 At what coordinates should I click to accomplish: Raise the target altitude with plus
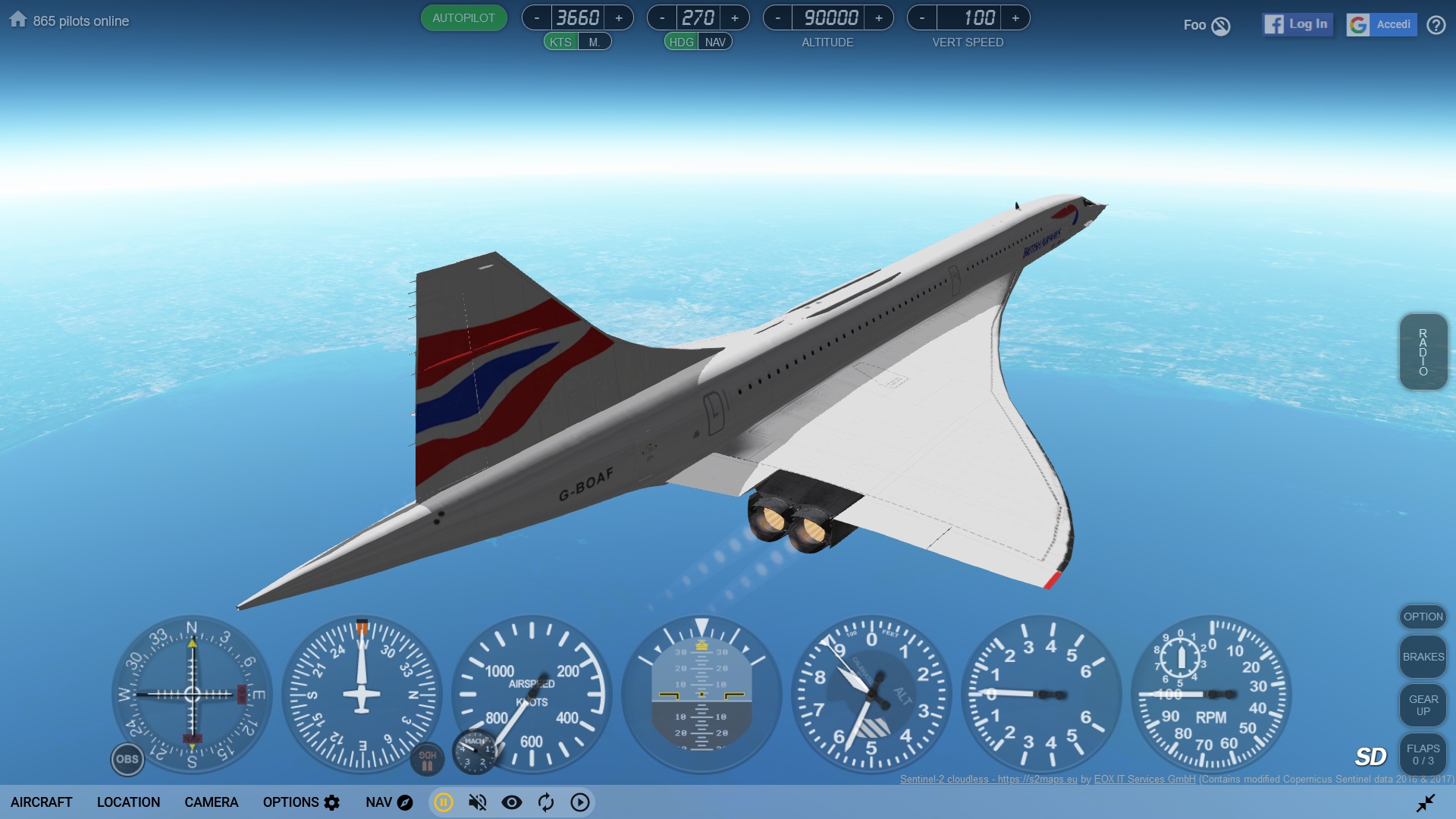879,18
